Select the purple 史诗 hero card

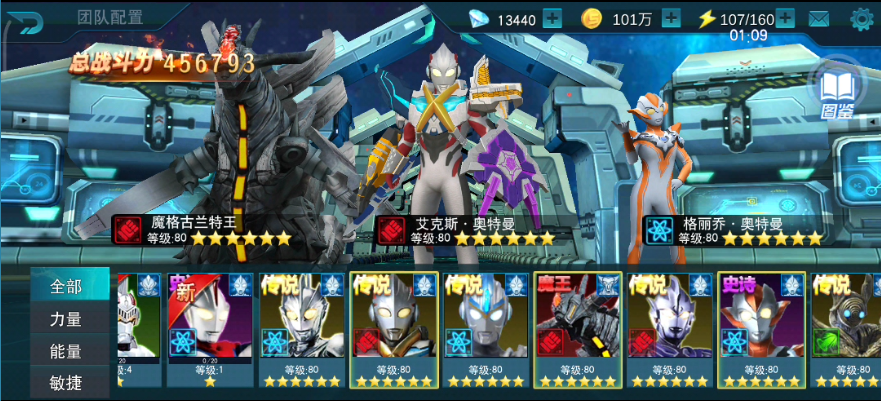tap(762, 330)
